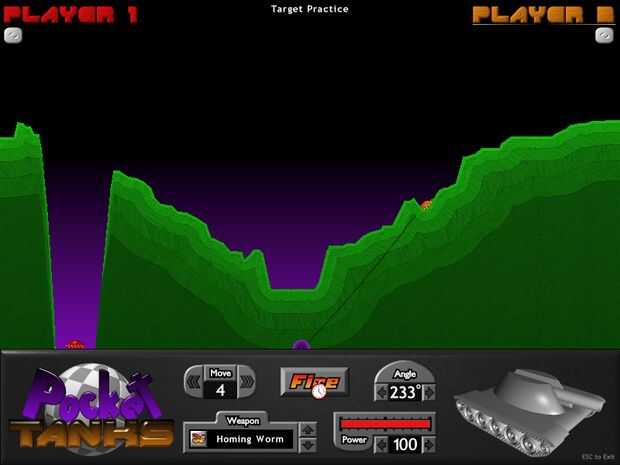Open the Homing Worm weapon list
The width and height of the screenshot is (620, 465).
tap(243, 438)
